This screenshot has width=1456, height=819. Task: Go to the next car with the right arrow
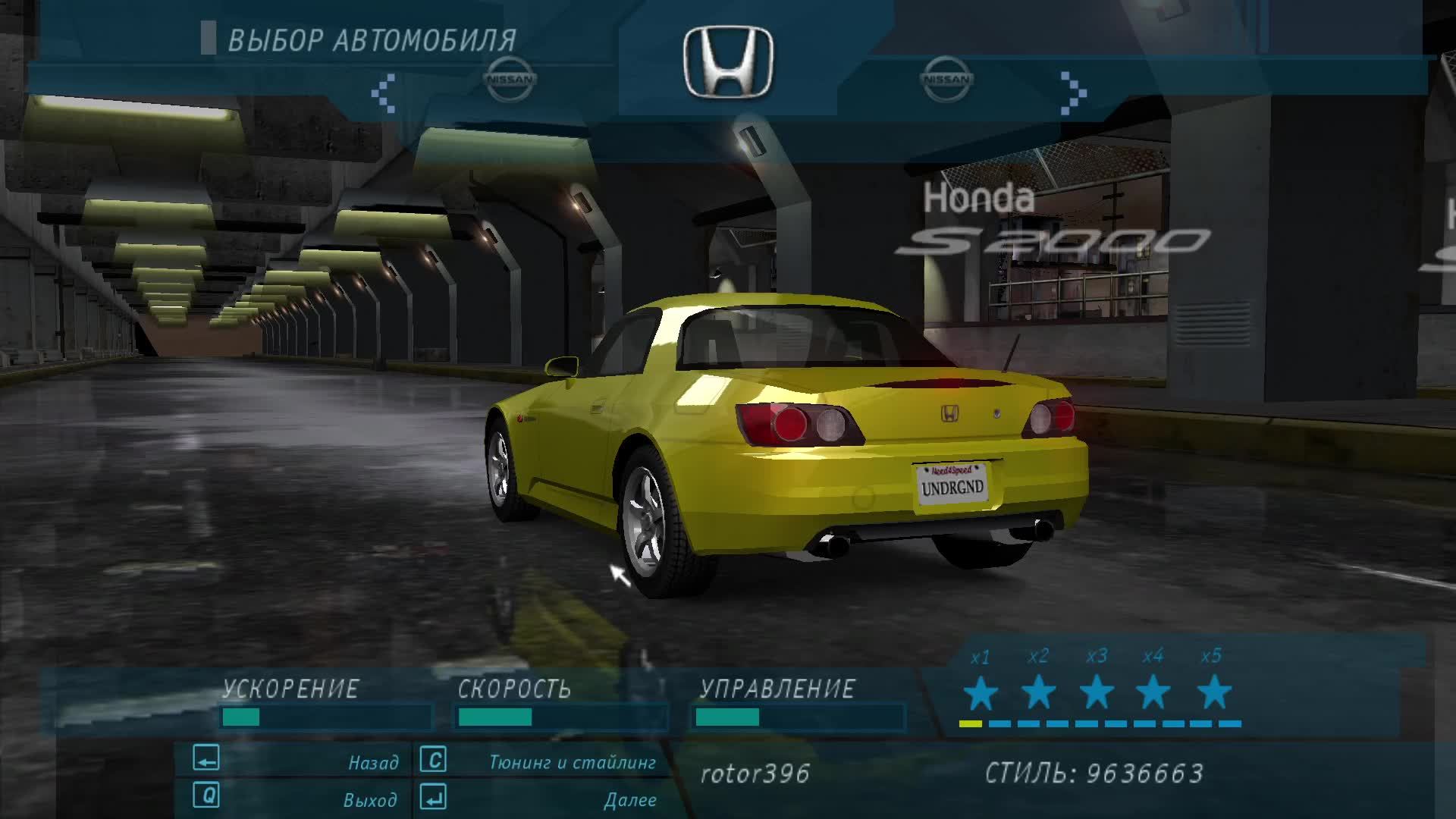[1072, 93]
